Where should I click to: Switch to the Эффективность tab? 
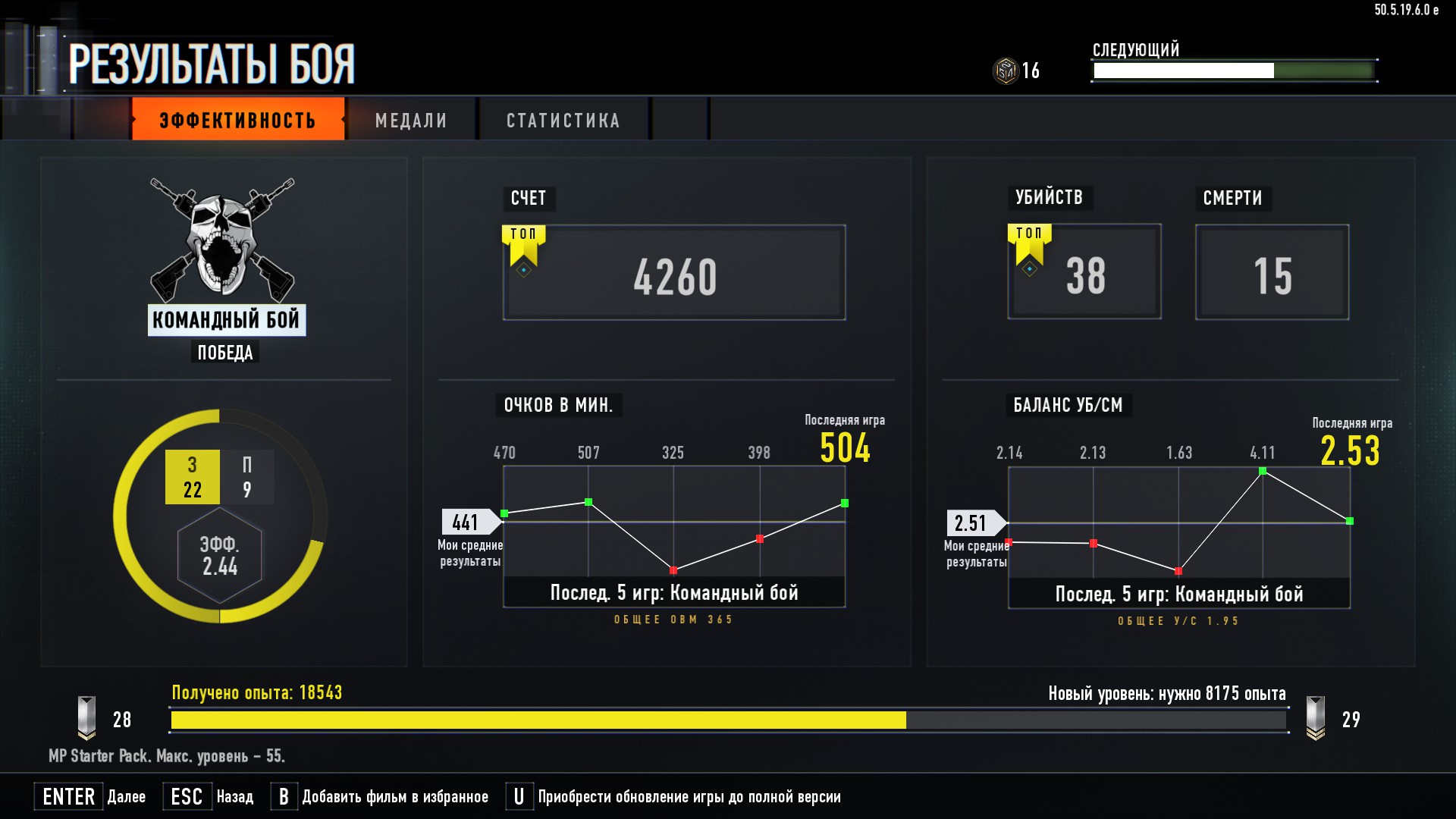(237, 120)
